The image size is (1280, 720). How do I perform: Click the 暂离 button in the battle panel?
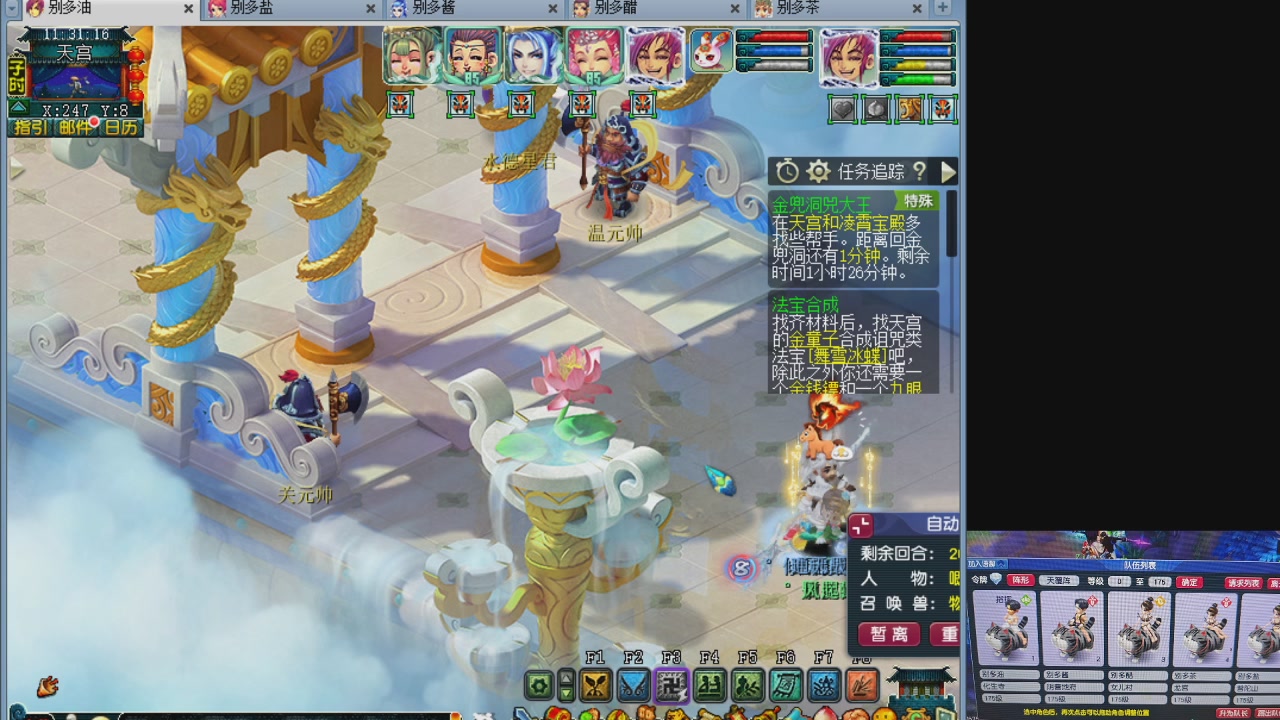pos(888,634)
